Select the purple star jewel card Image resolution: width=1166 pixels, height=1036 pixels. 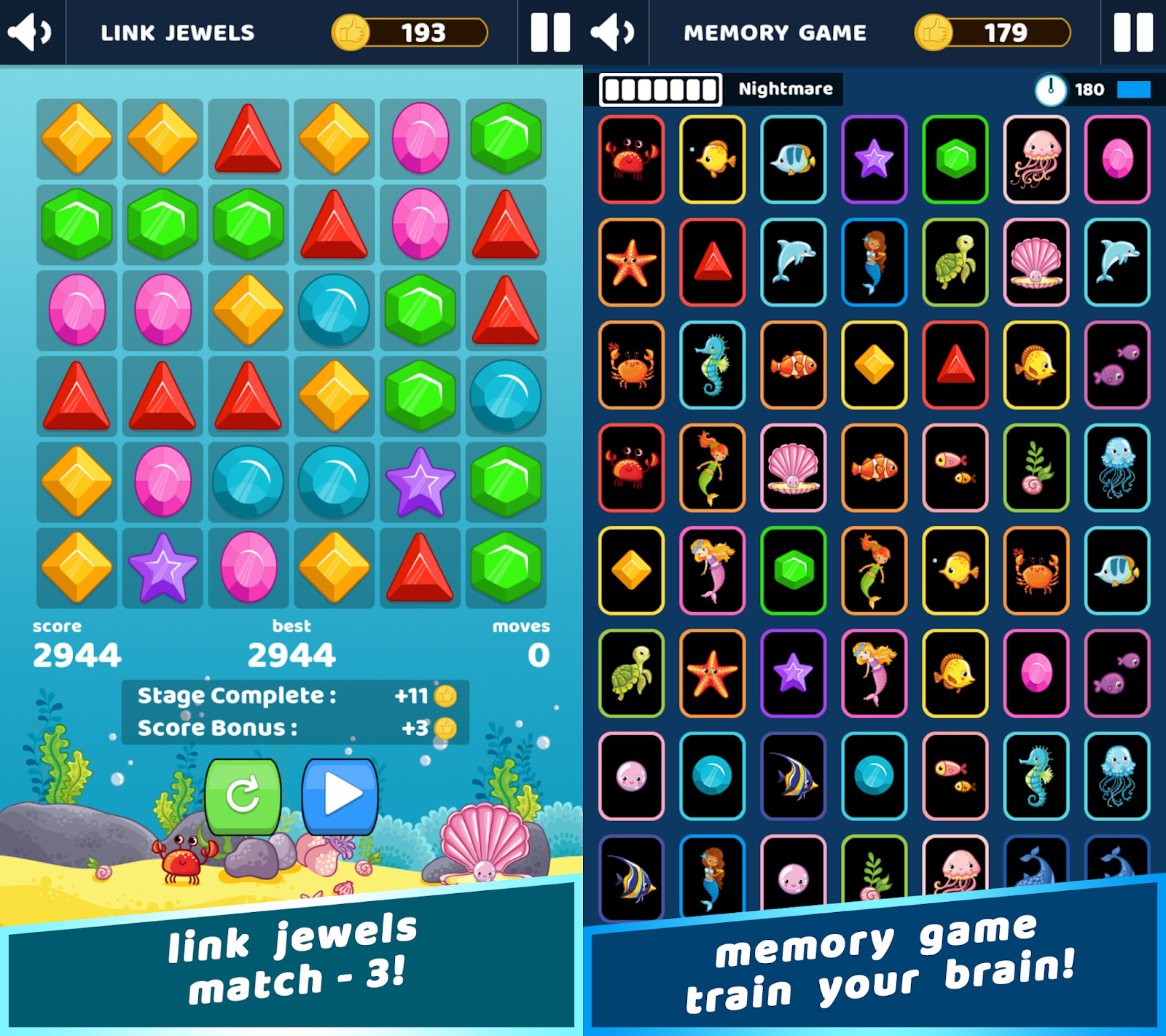pos(874,160)
